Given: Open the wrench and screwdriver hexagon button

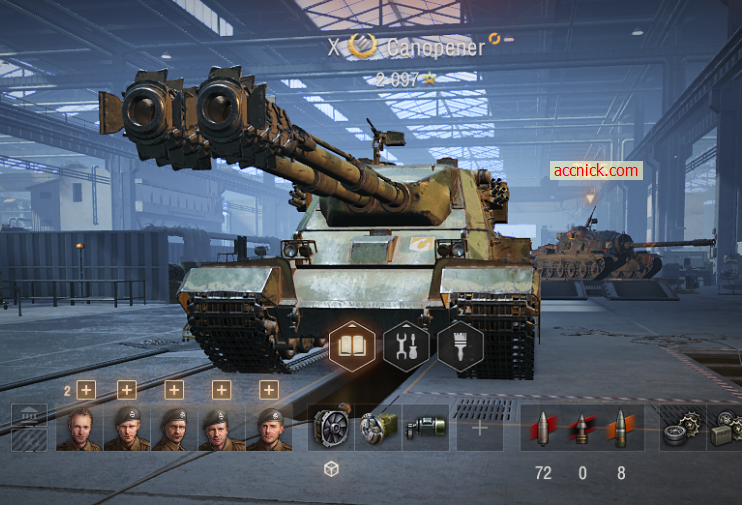Looking at the screenshot, I should [x=406, y=346].
